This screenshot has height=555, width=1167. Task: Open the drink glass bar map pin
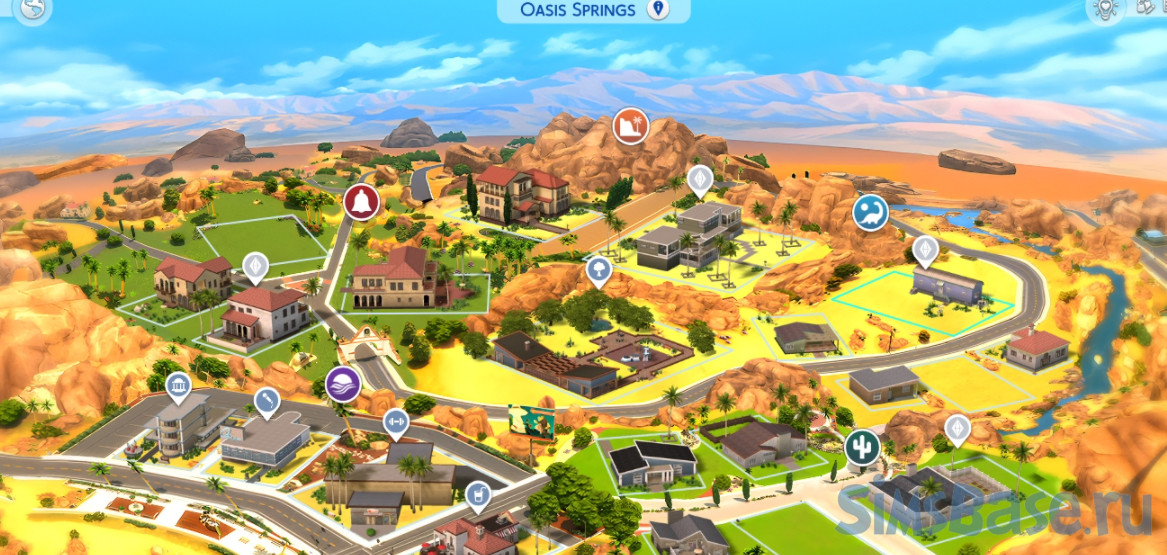478,494
